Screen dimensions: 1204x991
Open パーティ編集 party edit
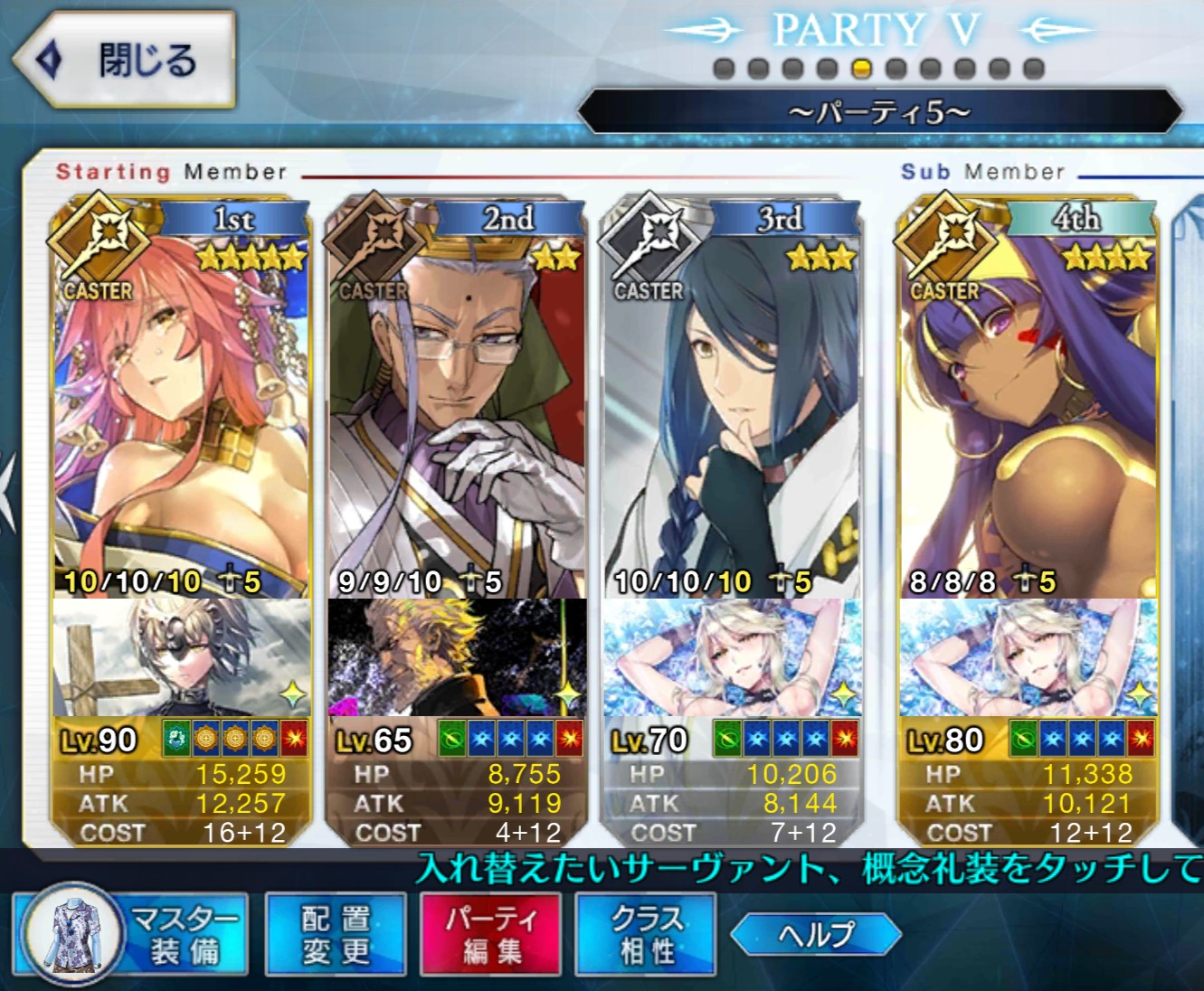pos(491,935)
